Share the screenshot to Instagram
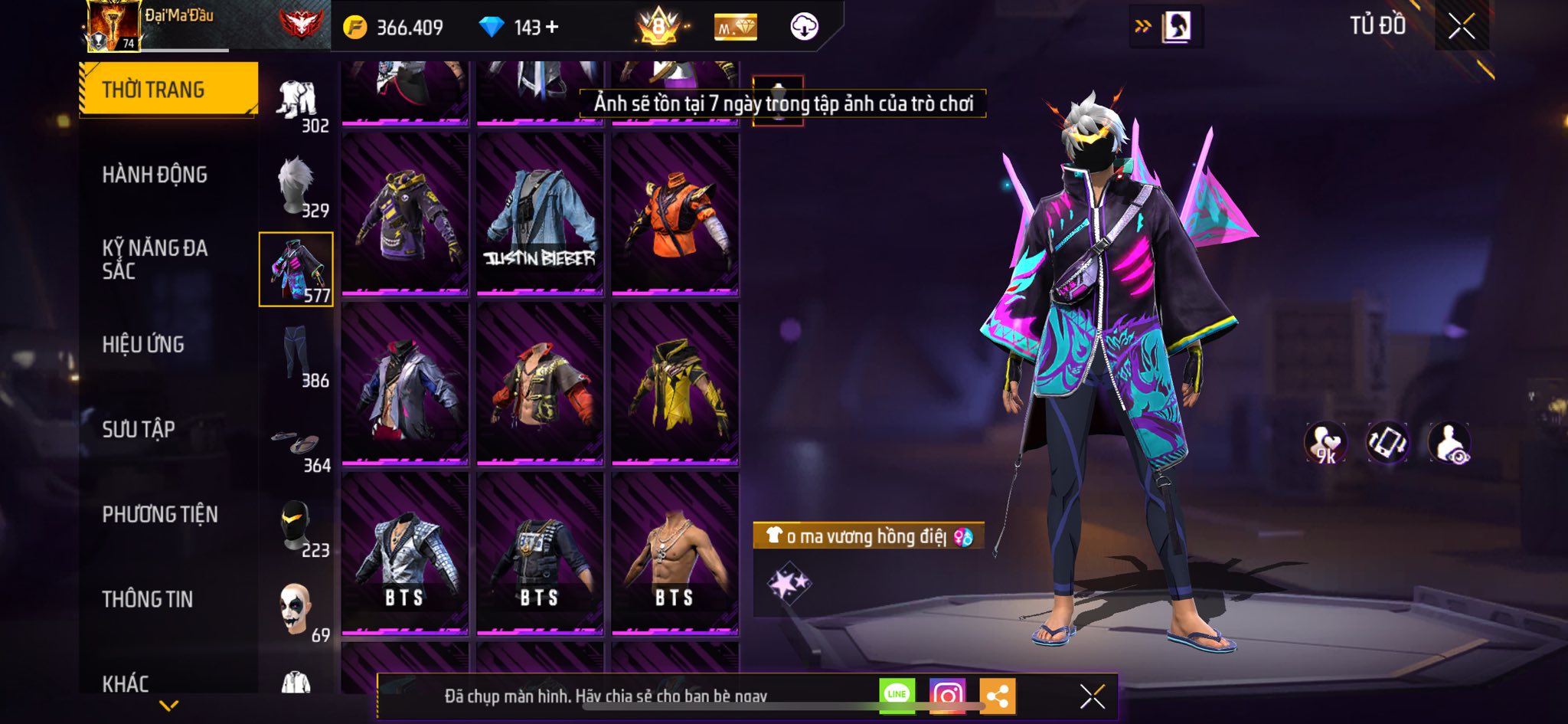The image size is (1568, 724). 947,696
